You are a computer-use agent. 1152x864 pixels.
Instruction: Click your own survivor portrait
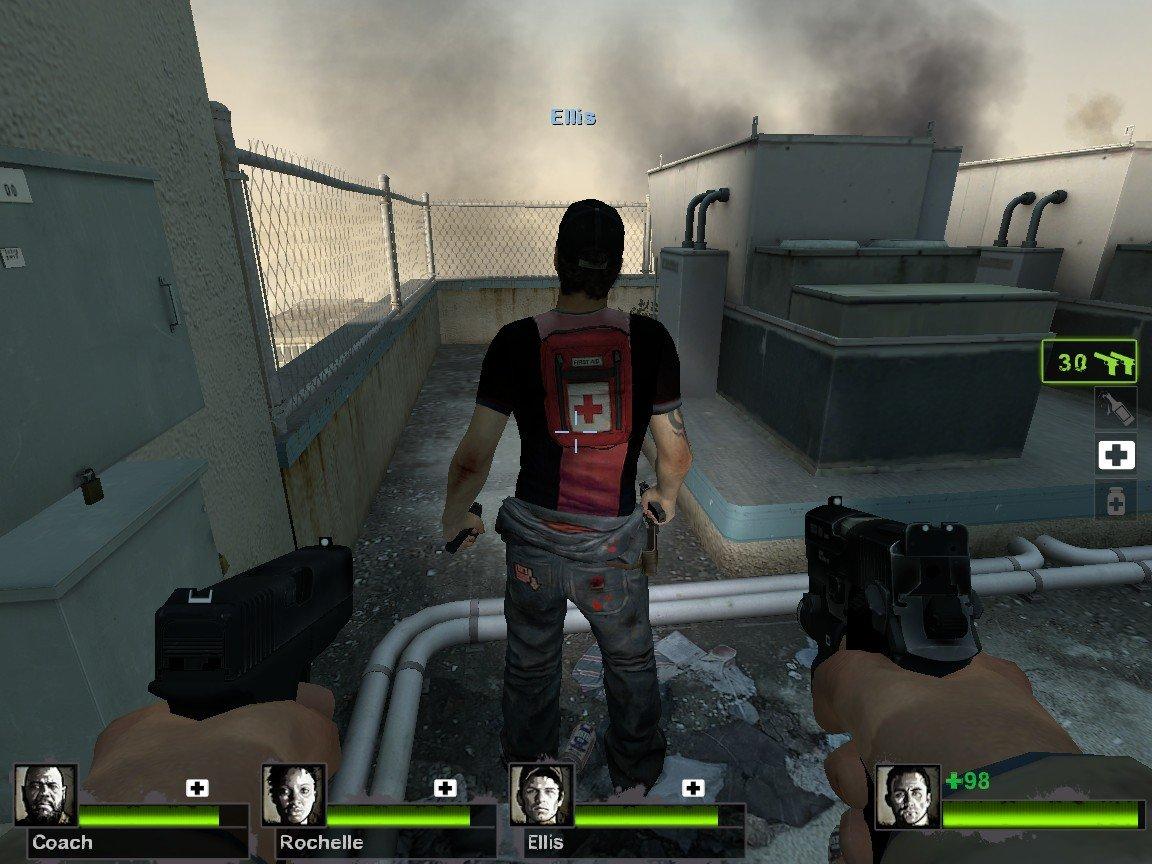pos(907,797)
